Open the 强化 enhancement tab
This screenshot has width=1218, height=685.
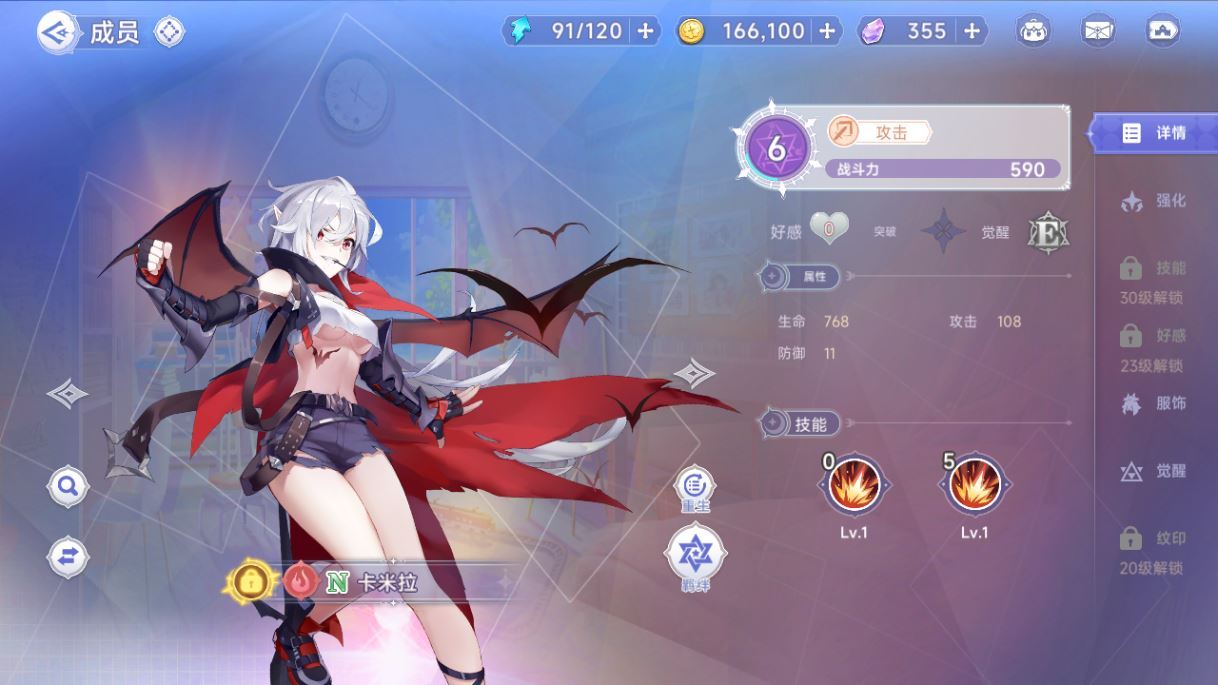coord(1155,201)
